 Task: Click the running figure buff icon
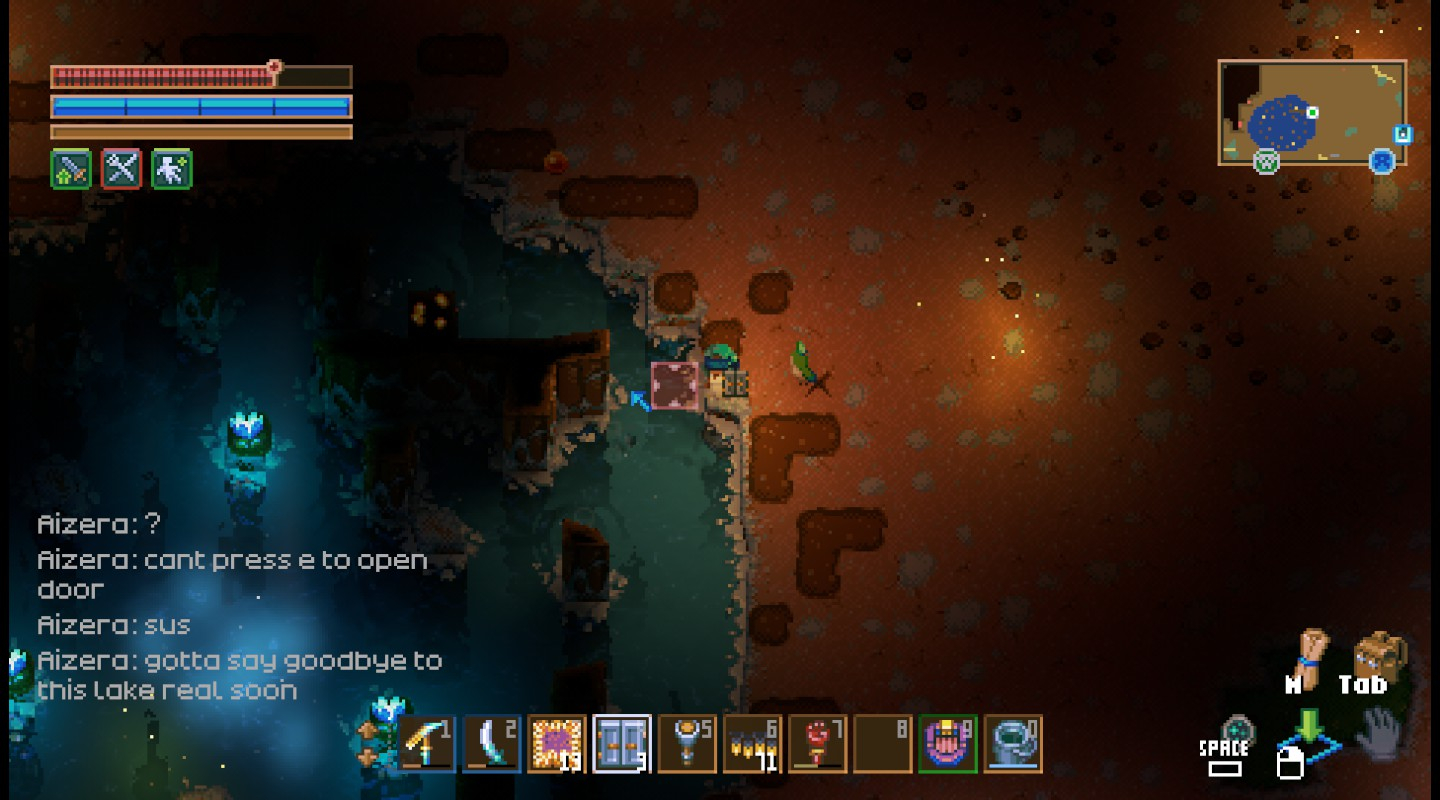(171, 169)
